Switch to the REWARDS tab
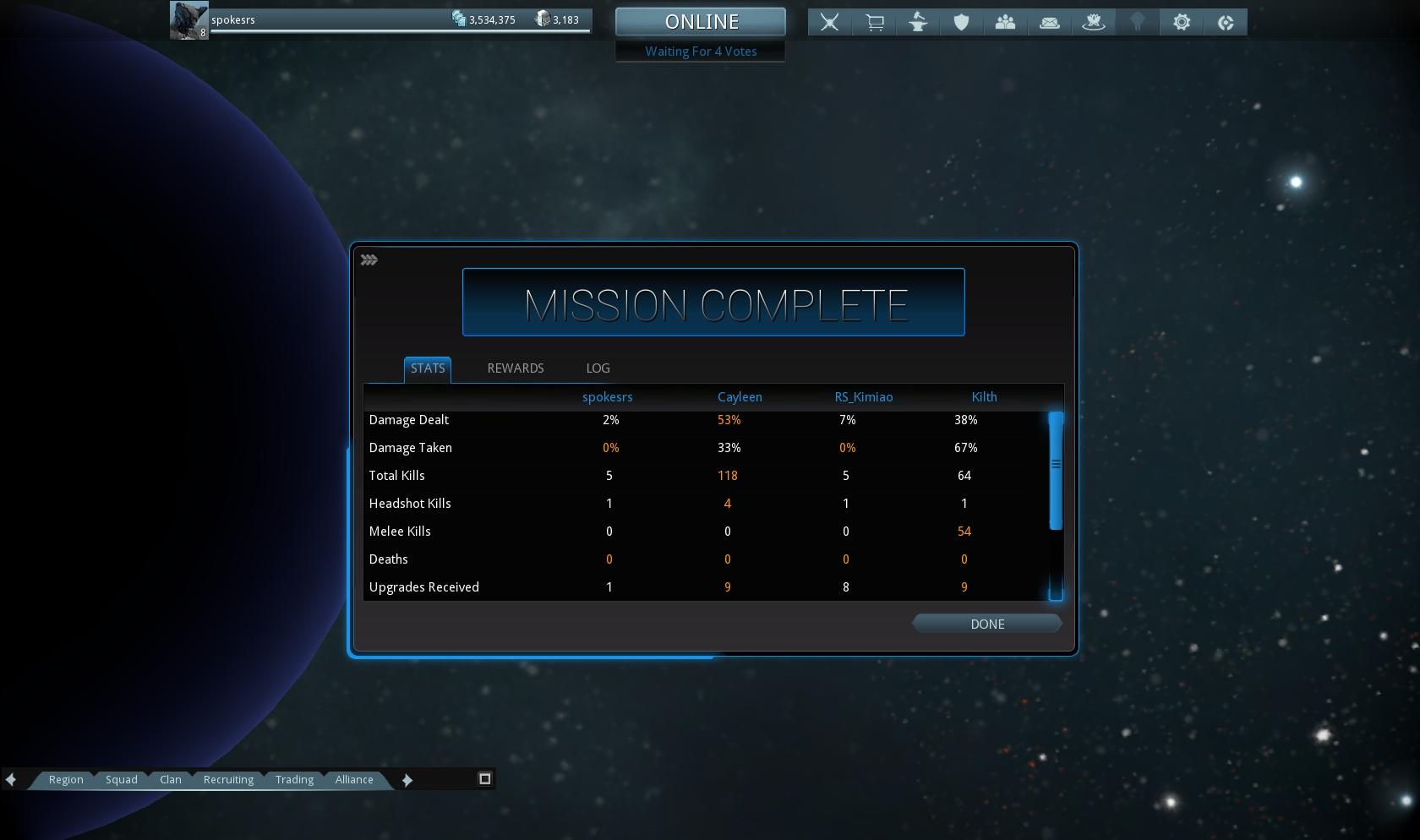This screenshot has width=1420, height=840. point(515,368)
